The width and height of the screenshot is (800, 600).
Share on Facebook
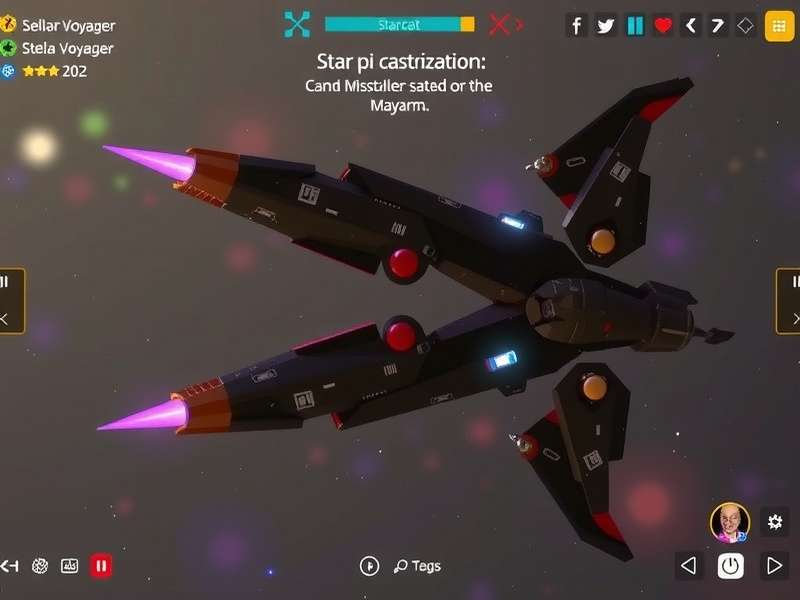click(577, 26)
